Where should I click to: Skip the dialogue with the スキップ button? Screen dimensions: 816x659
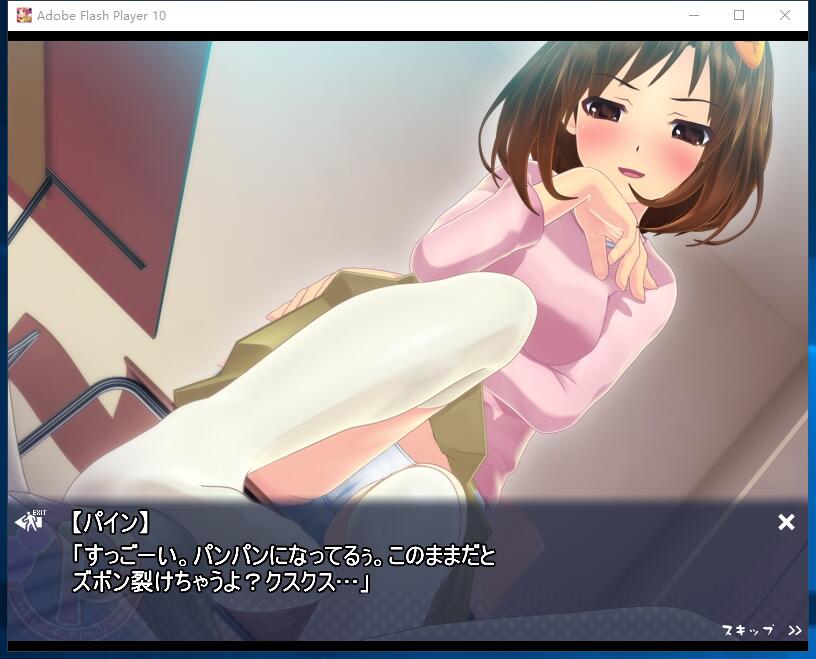pos(760,630)
